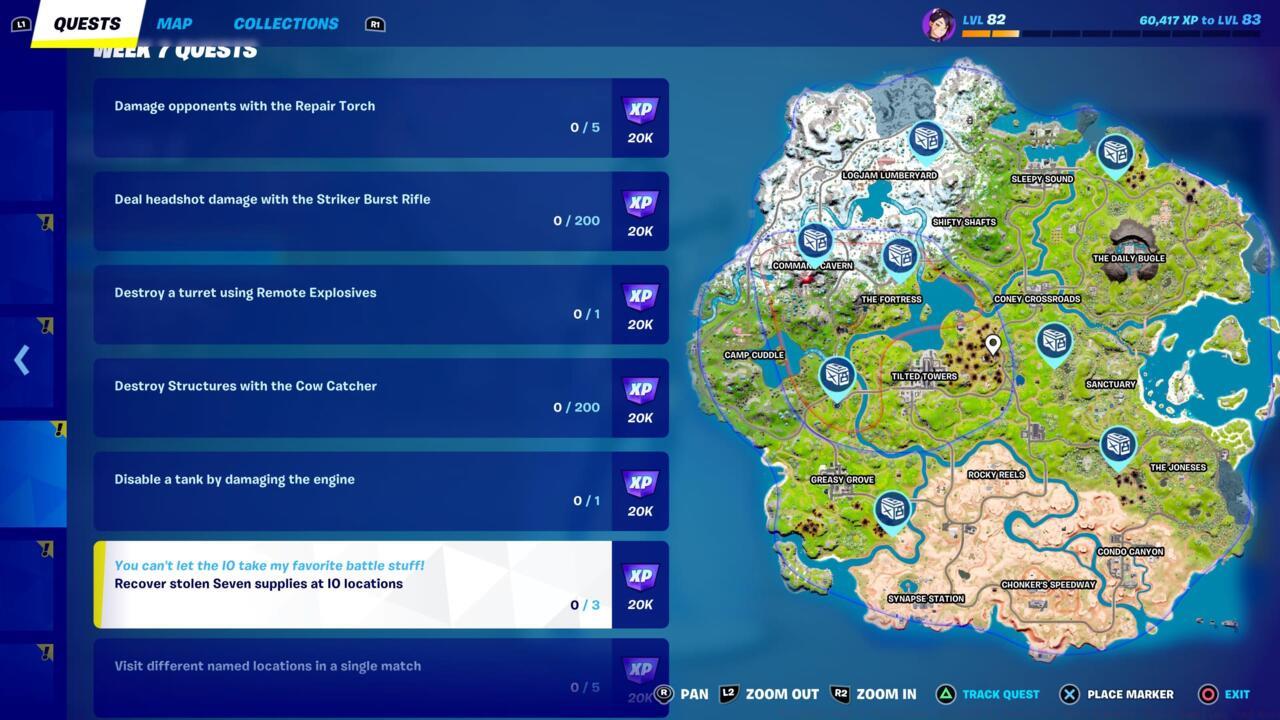Screen dimensions: 1280x720
Task: Collapse the panel using the back chevron arrow
Action: [22, 359]
